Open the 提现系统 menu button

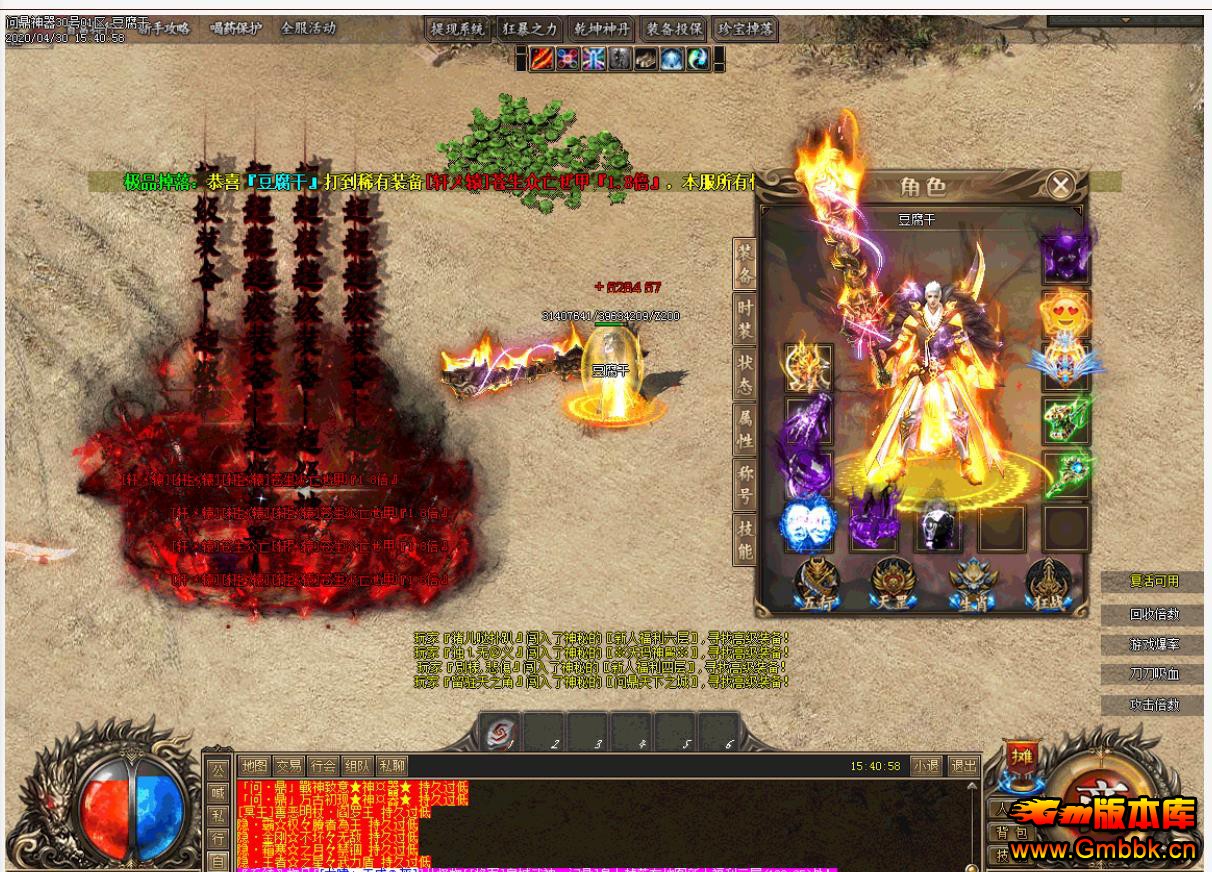[457, 29]
